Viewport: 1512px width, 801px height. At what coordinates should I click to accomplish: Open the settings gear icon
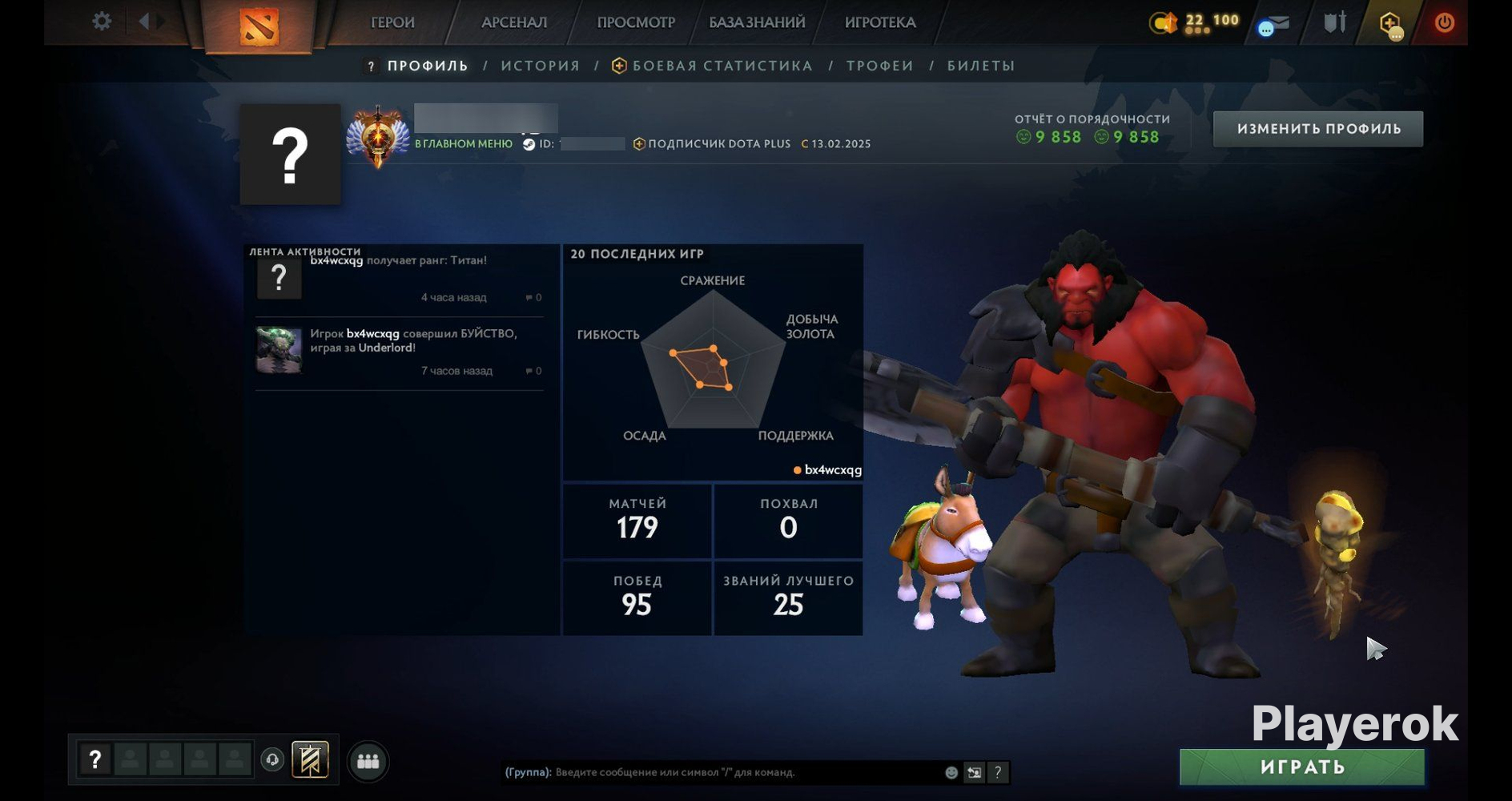102,21
